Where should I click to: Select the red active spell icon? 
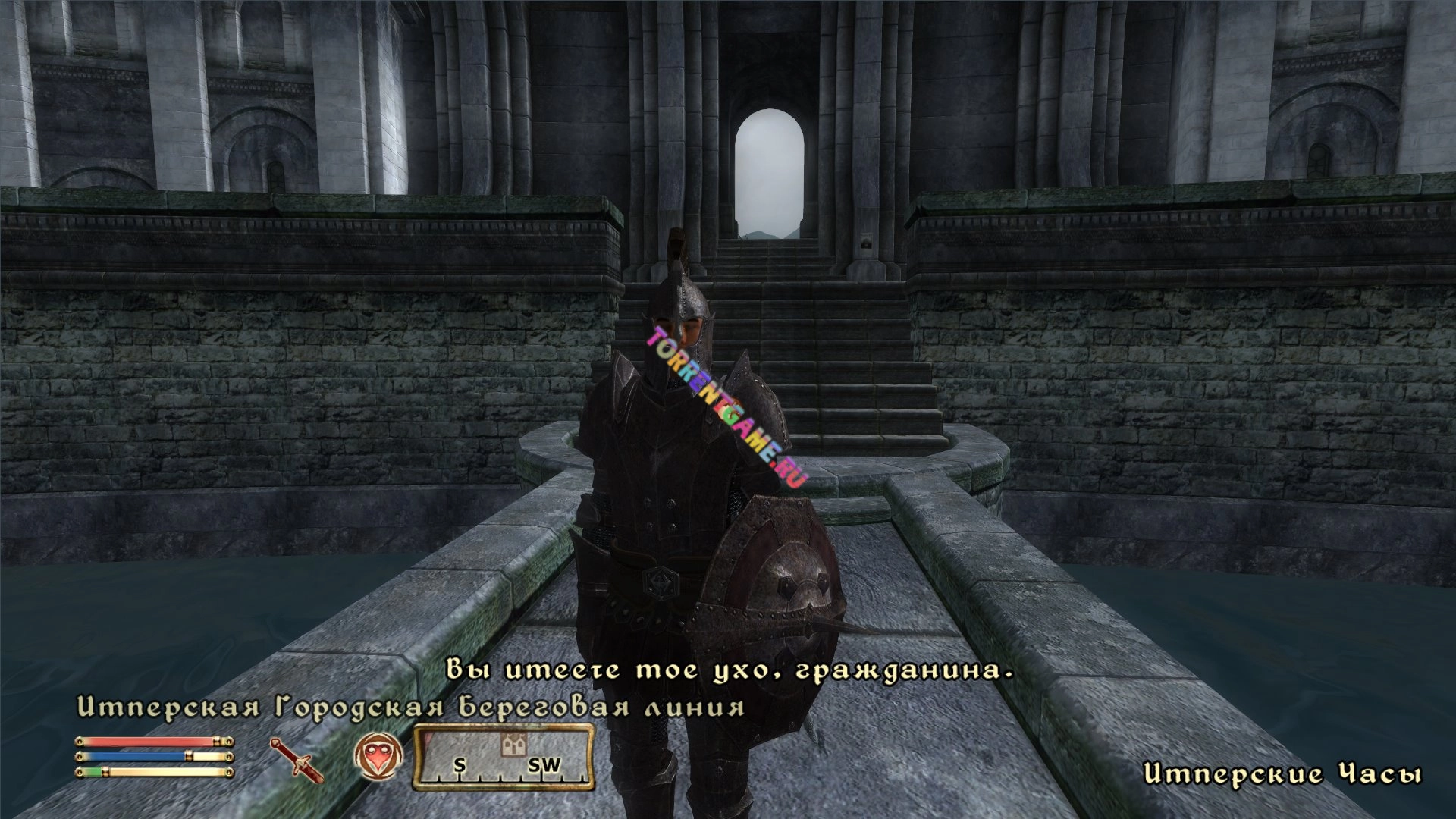(x=378, y=757)
